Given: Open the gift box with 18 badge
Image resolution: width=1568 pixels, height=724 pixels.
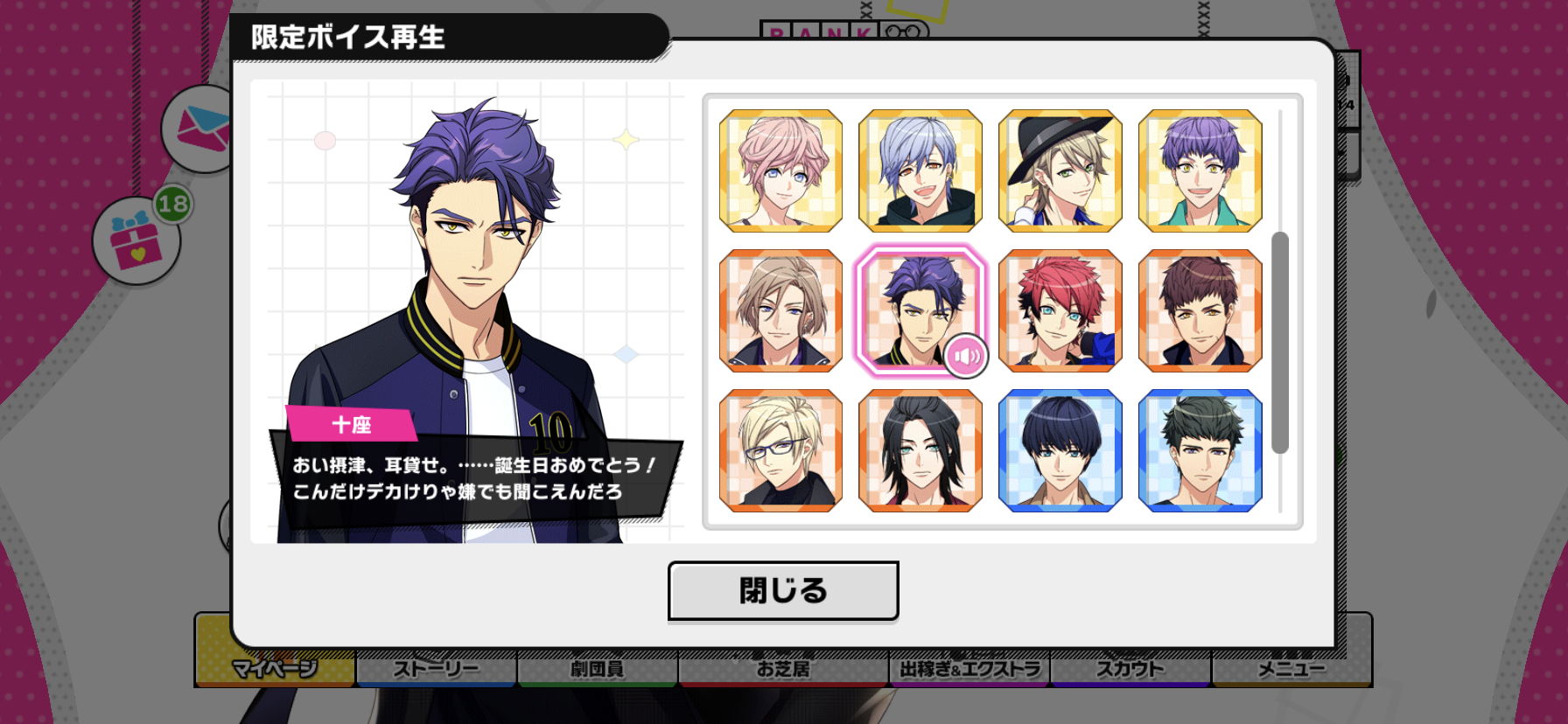Looking at the screenshot, I should (136, 242).
